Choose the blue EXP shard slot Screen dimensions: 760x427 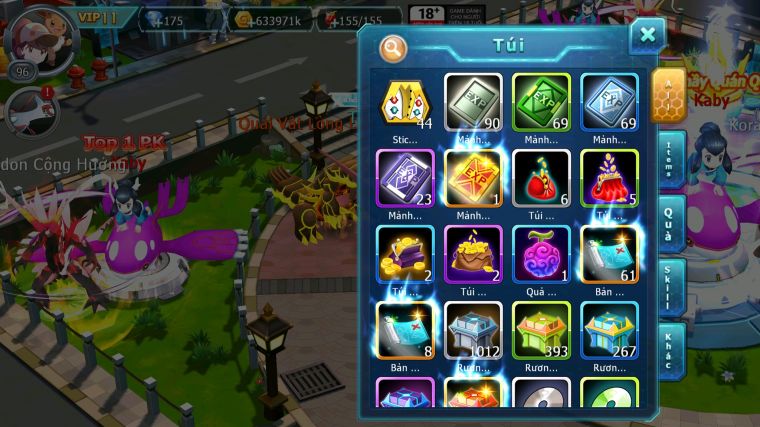[609, 102]
